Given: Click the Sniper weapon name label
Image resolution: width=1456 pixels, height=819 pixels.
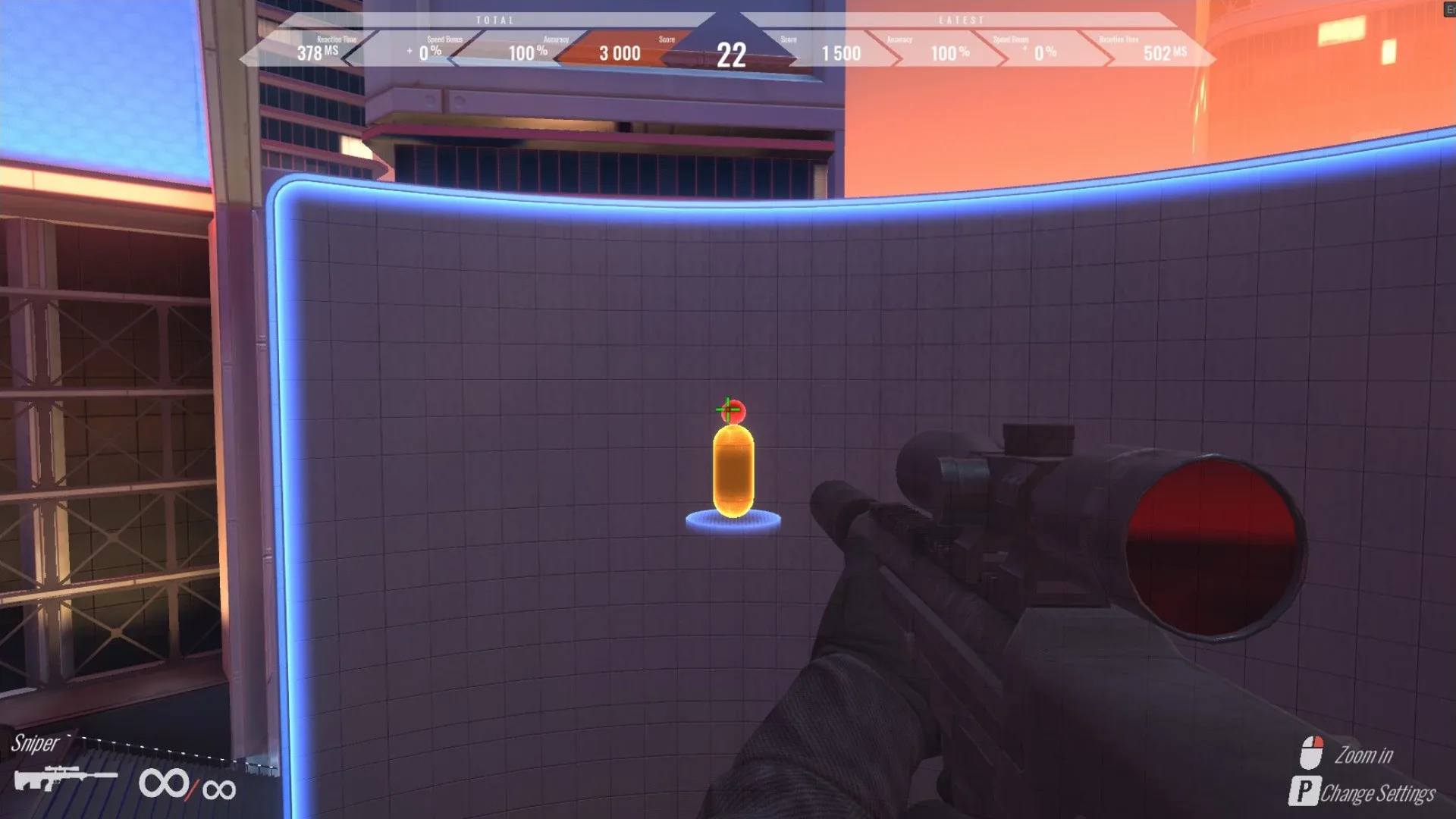Looking at the screenshot, I should (x=36, y=745).
